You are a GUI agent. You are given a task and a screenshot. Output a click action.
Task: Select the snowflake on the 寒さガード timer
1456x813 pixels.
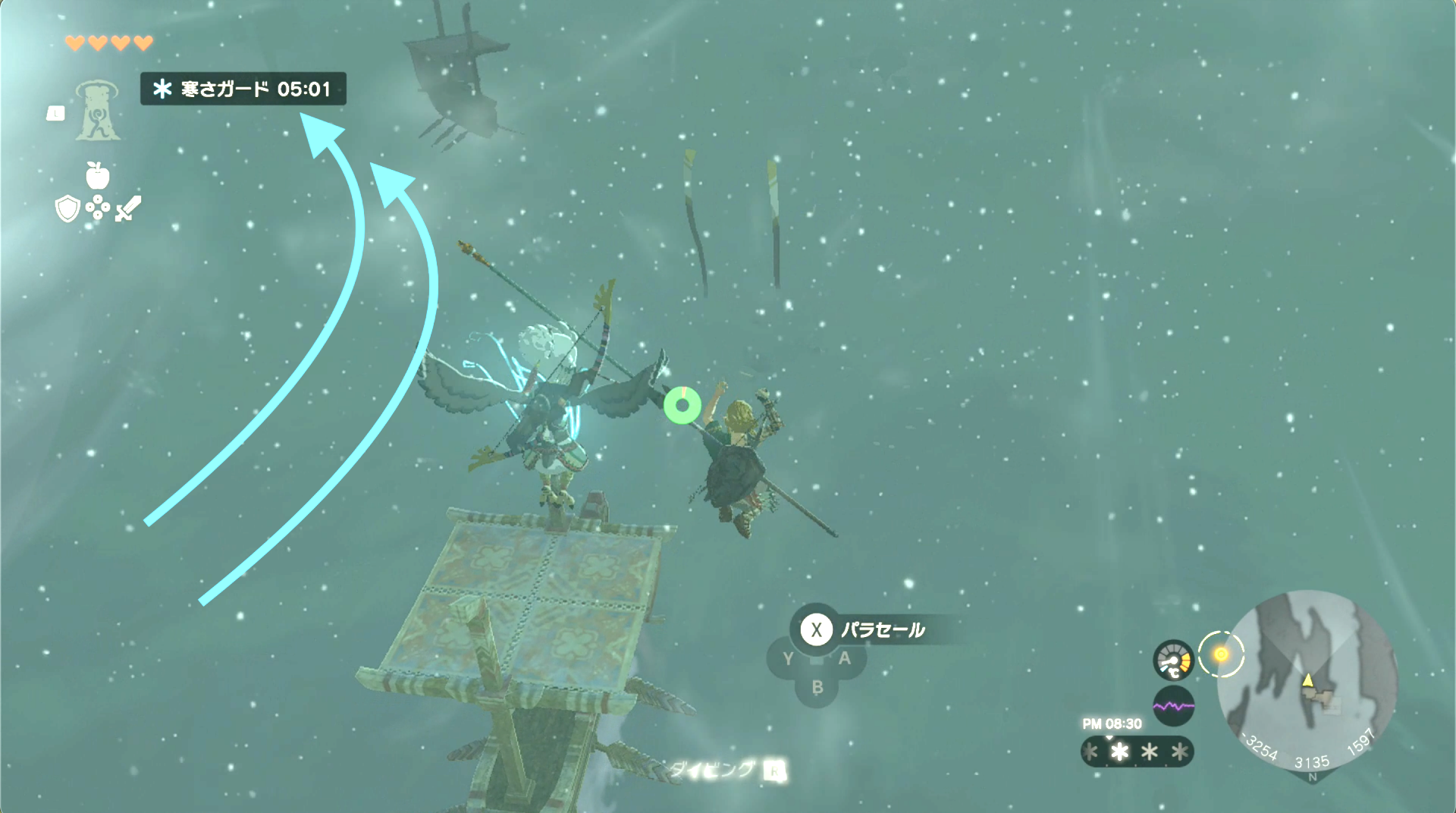[x=163, y=89]
